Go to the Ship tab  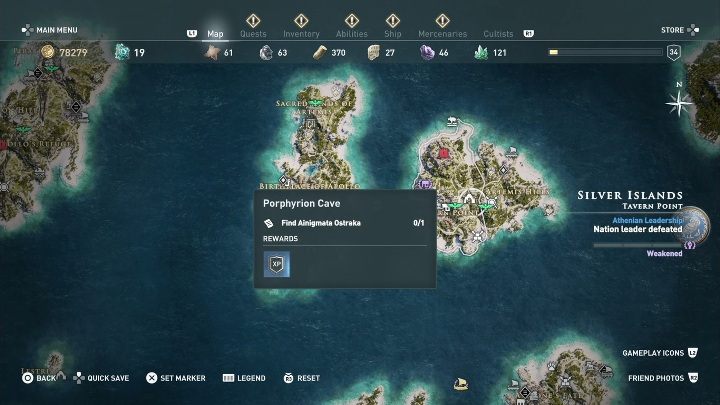(x=394, y=33)
